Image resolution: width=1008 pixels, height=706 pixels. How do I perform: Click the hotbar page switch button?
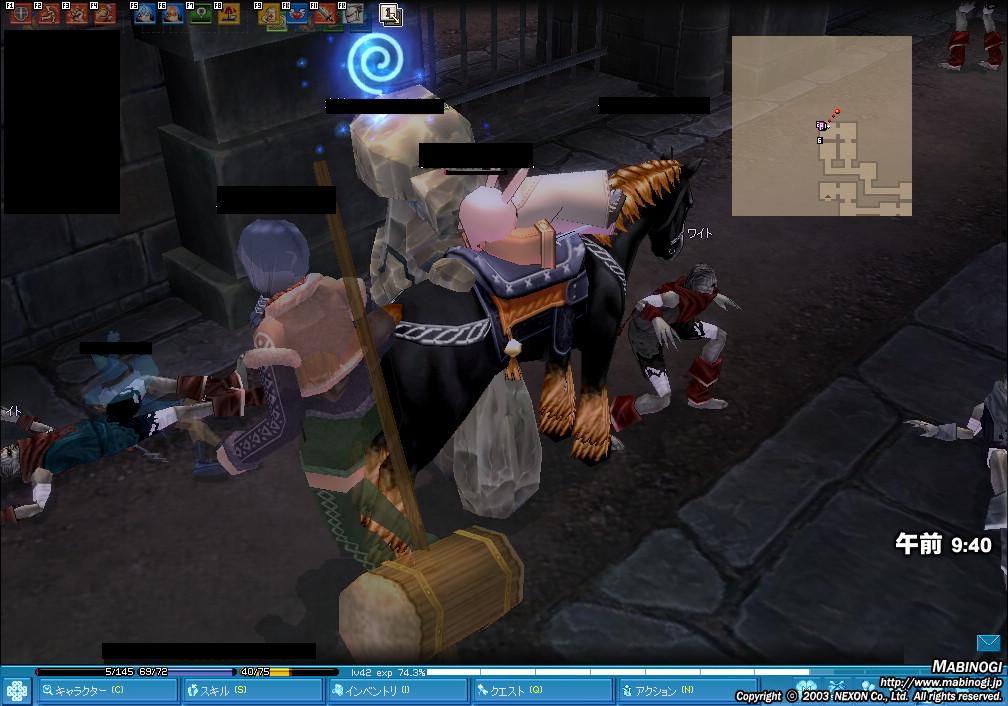391,14
